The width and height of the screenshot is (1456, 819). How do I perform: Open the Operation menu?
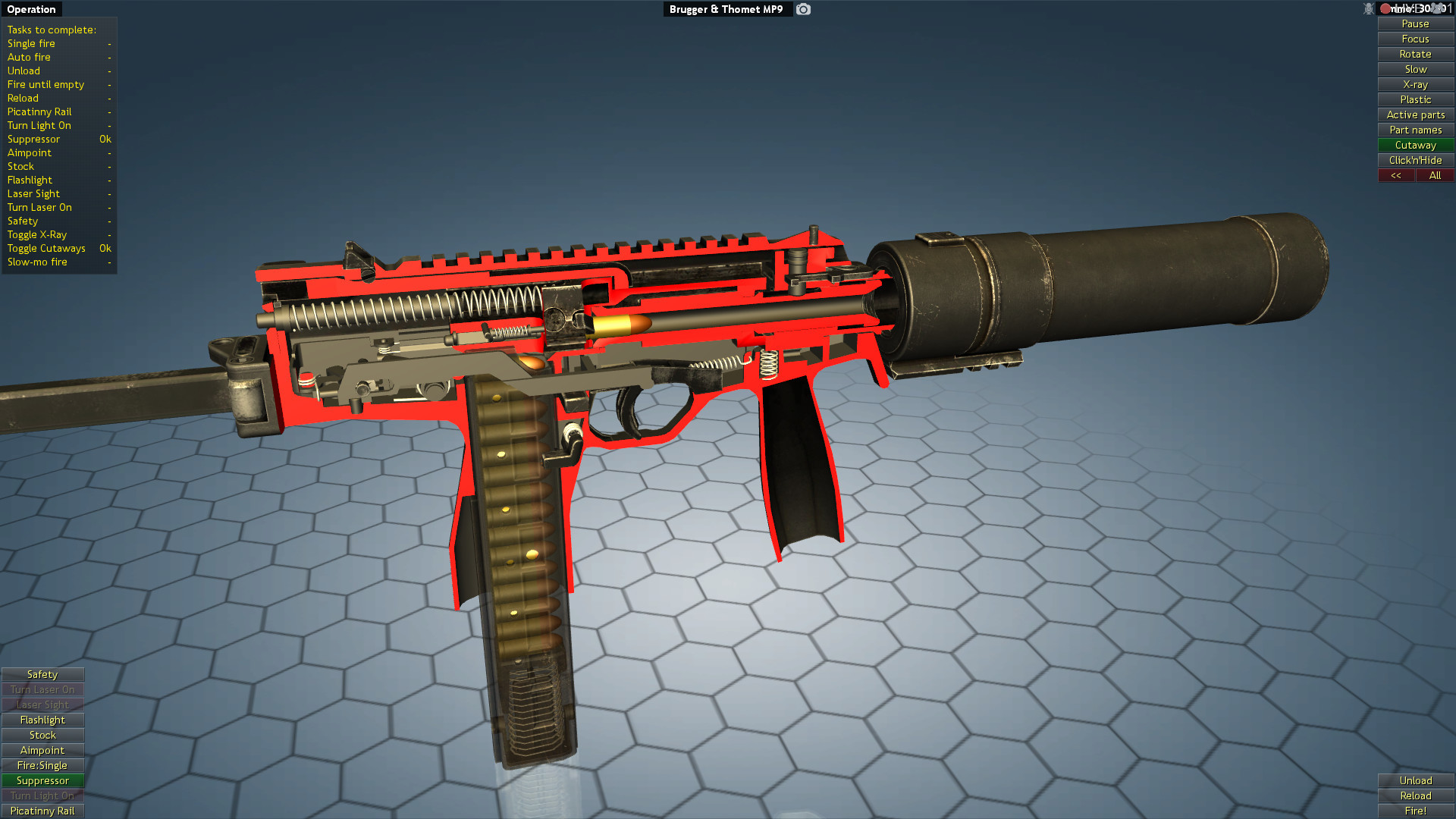30,8
